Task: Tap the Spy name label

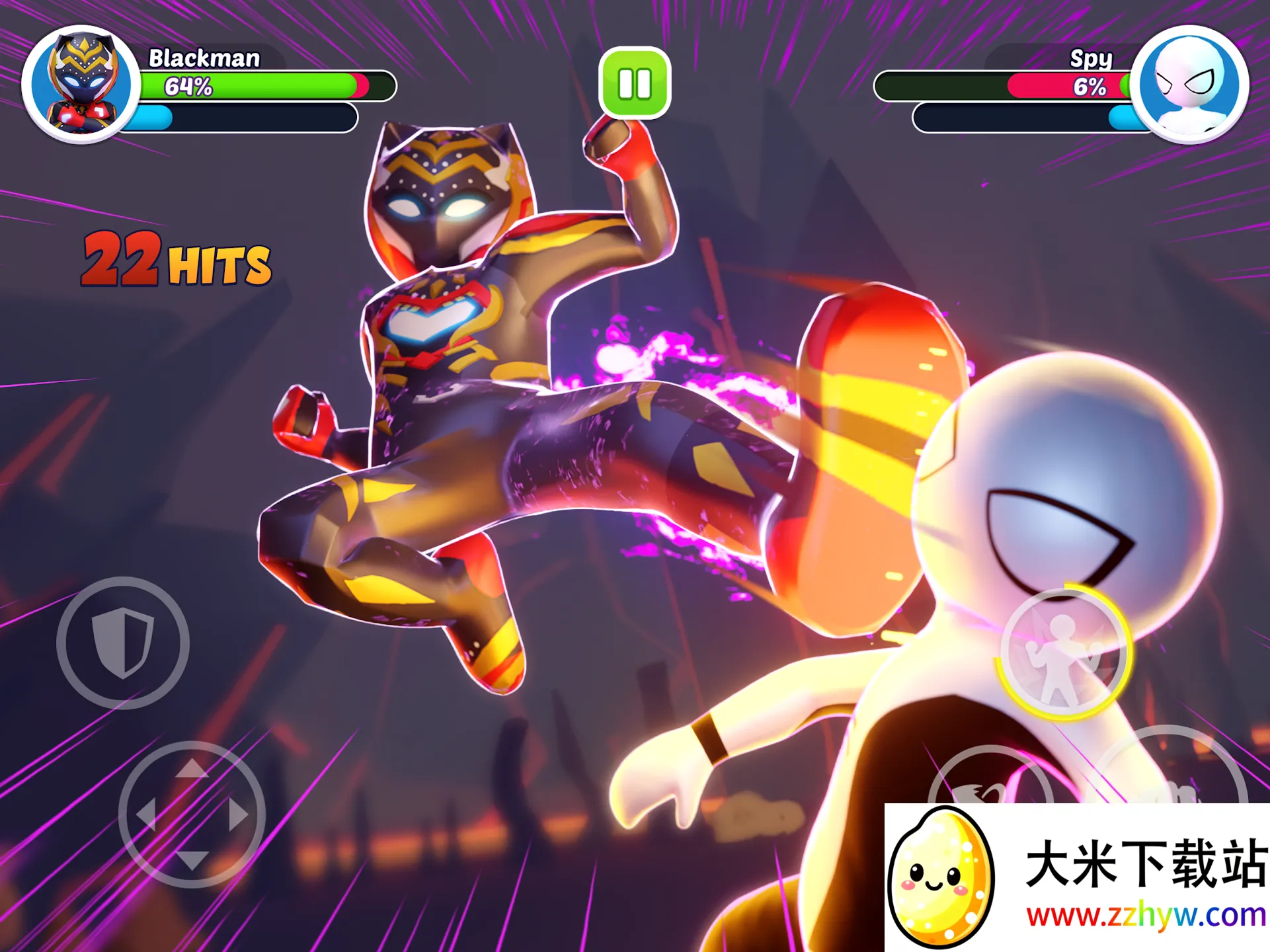Action: 1092,59
